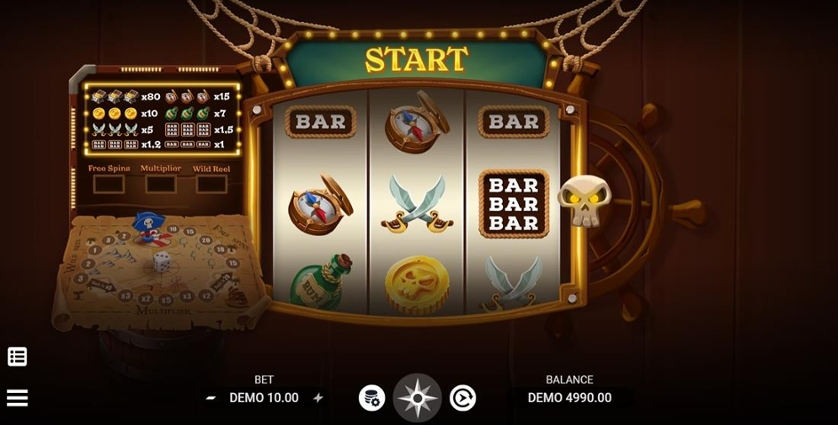Decrease the bet amount
This screenshot has height=425, width=838.
(x=211, y=398)
